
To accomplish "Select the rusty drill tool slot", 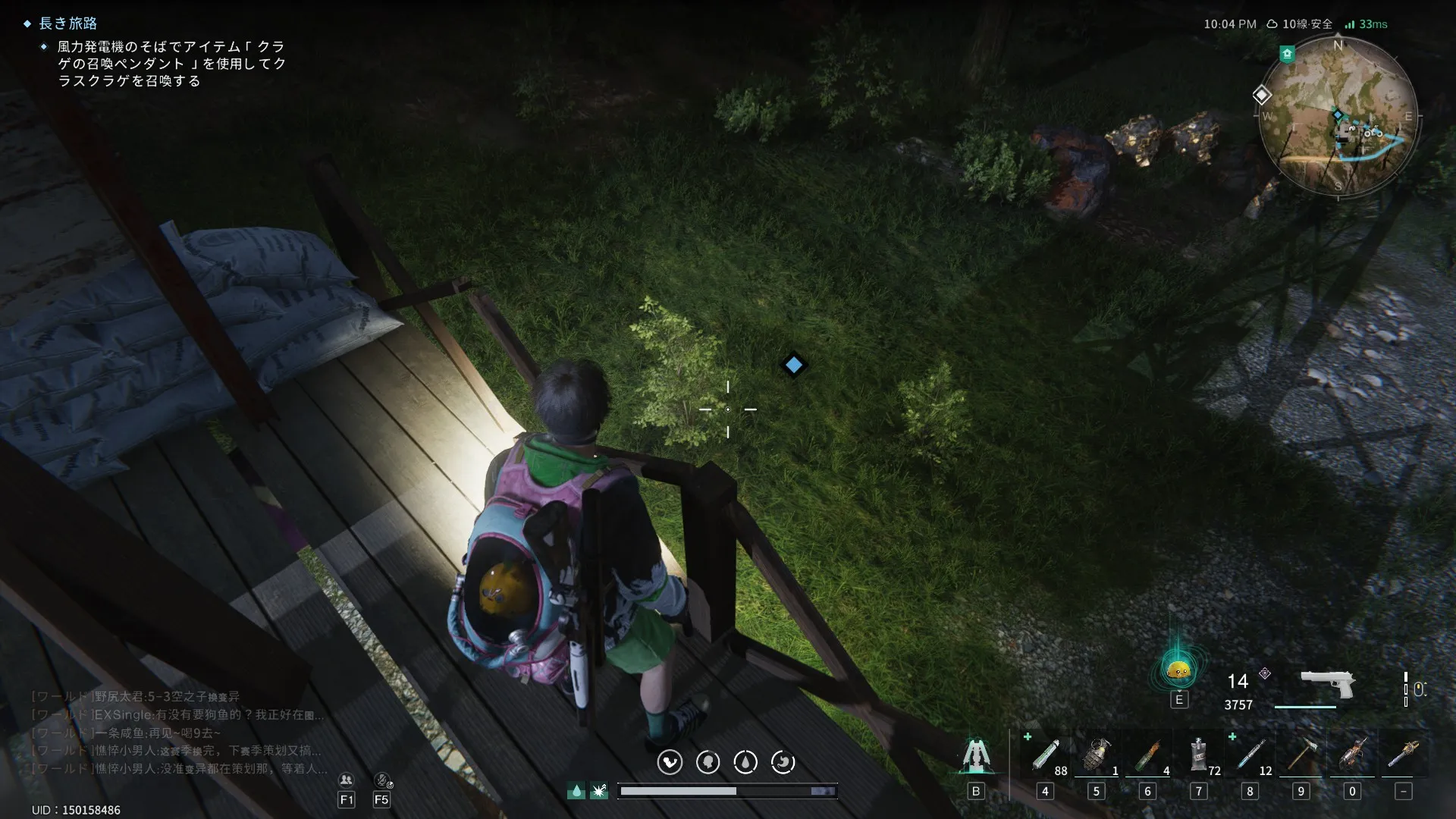I will (1352, 755).
